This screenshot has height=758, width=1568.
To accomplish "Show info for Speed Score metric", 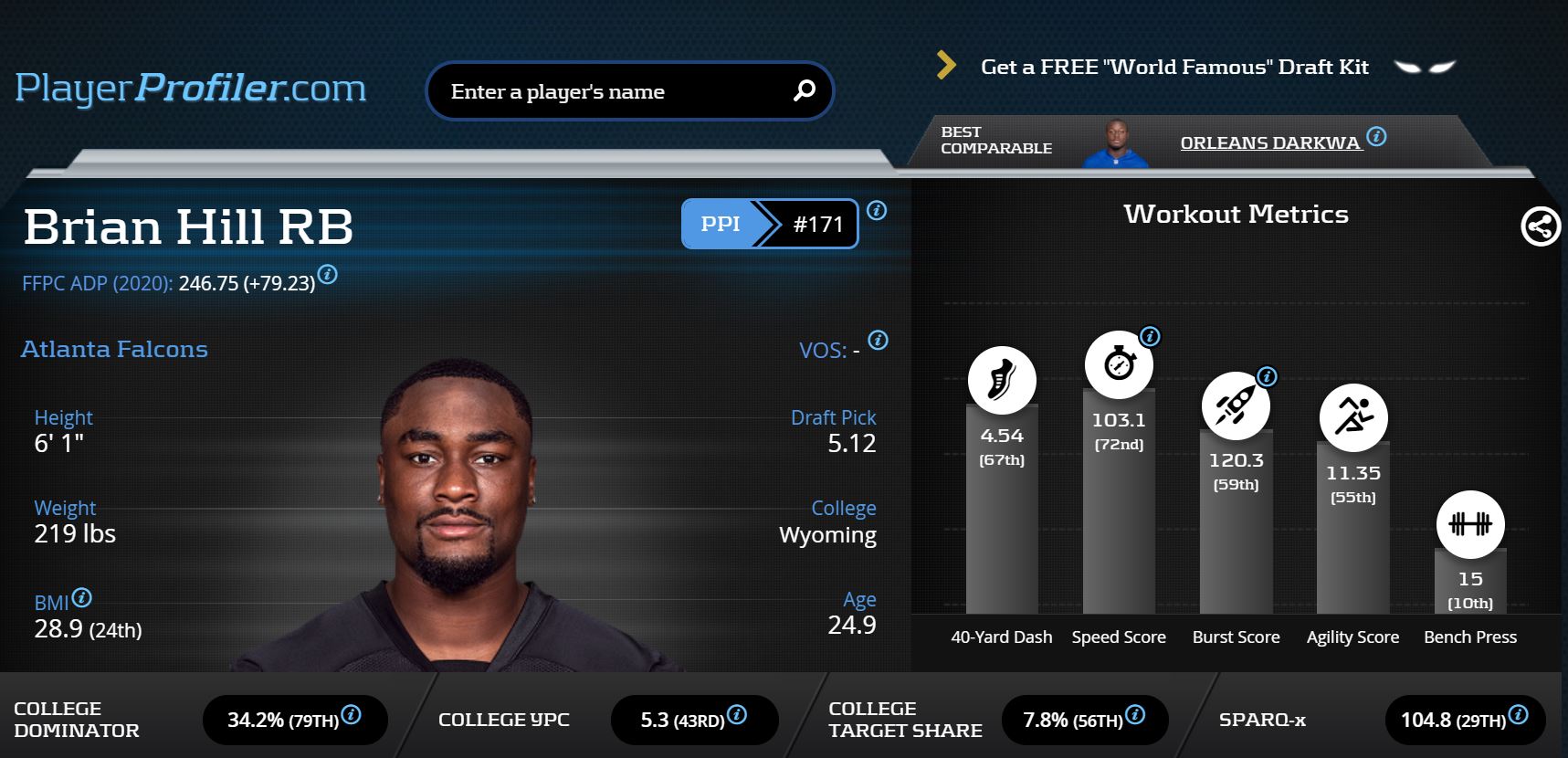I will click(1151, 336).
